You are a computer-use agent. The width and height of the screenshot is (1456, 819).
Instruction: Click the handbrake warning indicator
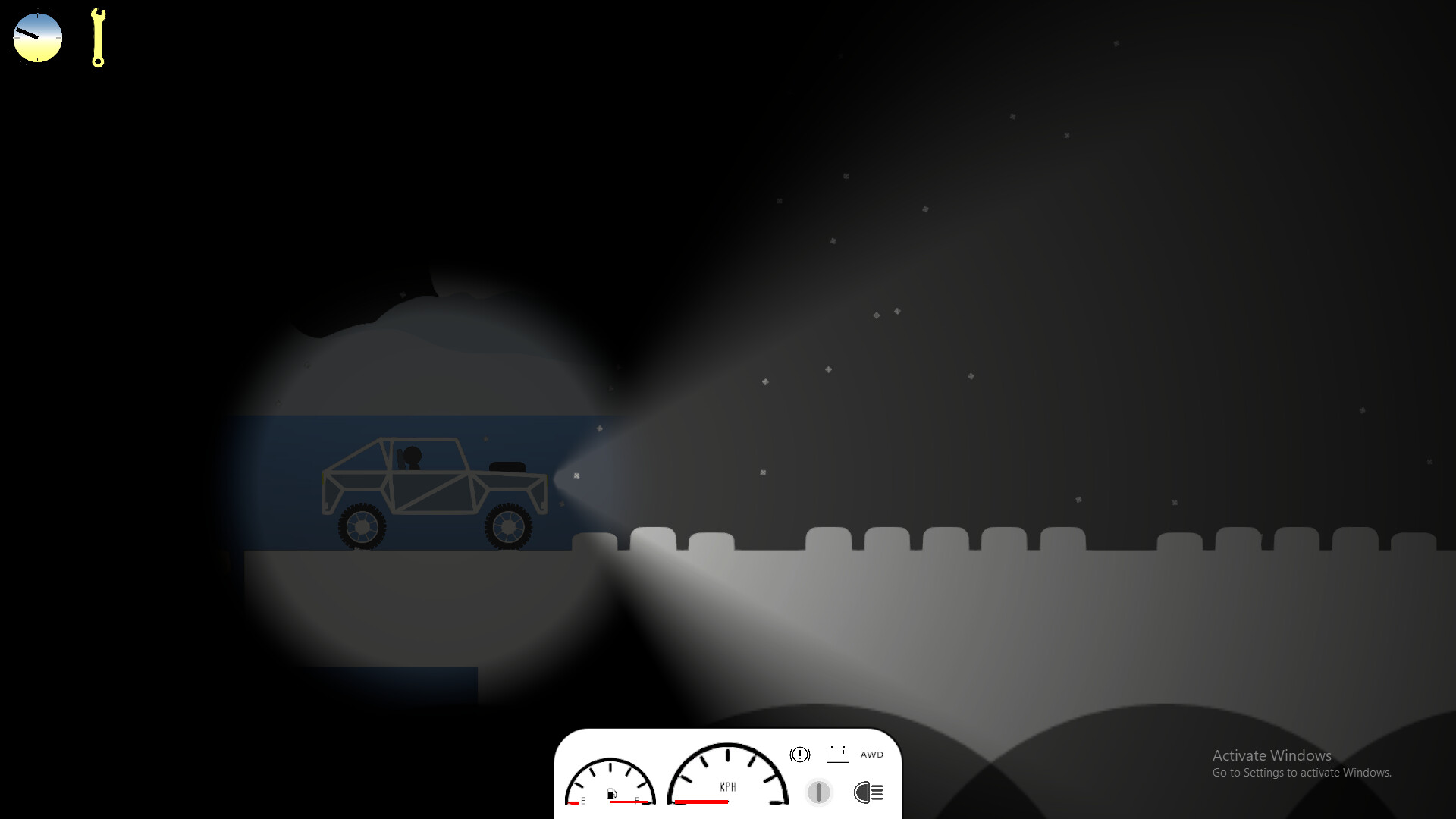[801, 755]
